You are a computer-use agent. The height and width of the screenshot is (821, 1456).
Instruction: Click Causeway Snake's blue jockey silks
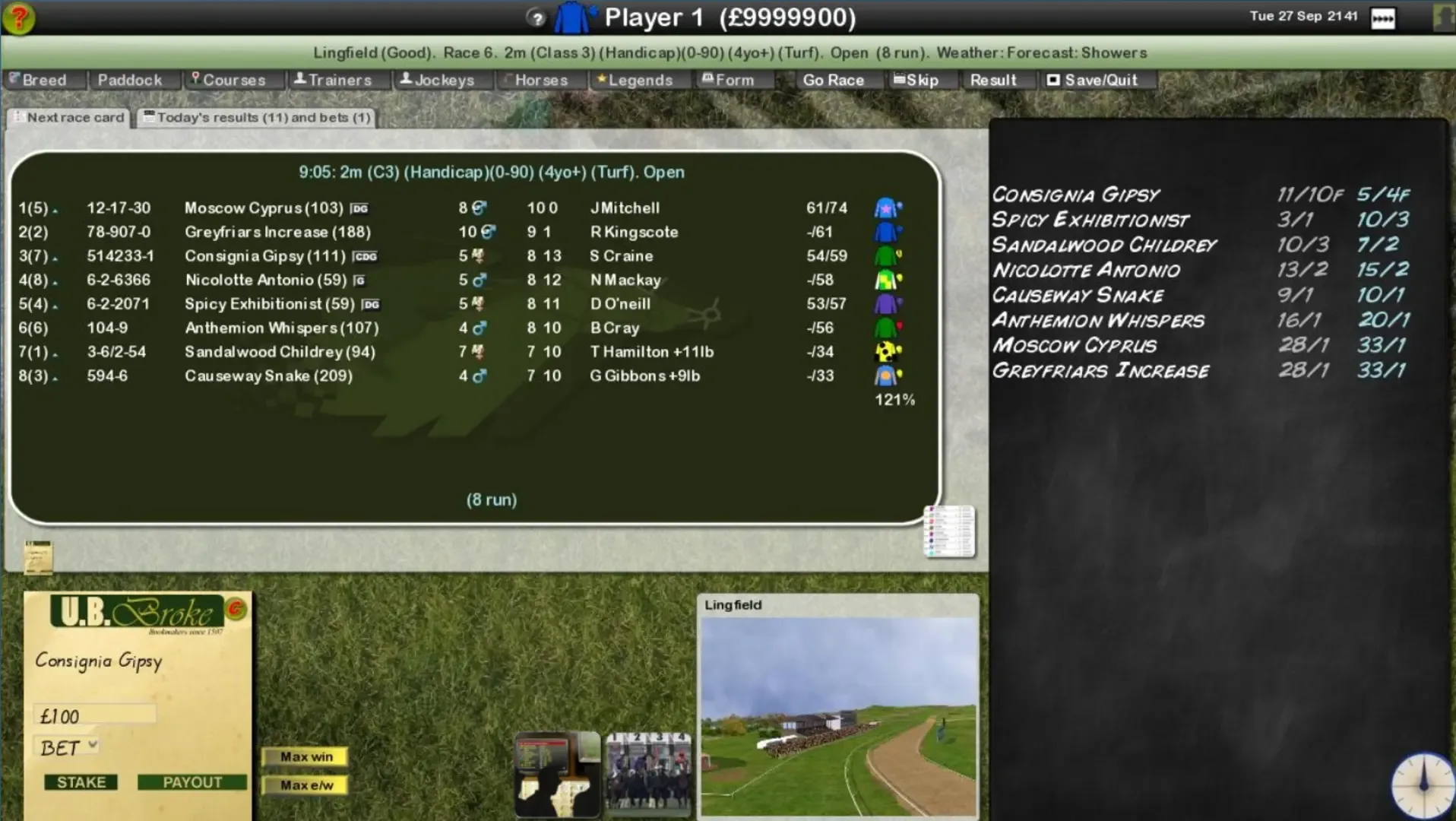coord(887,375)
